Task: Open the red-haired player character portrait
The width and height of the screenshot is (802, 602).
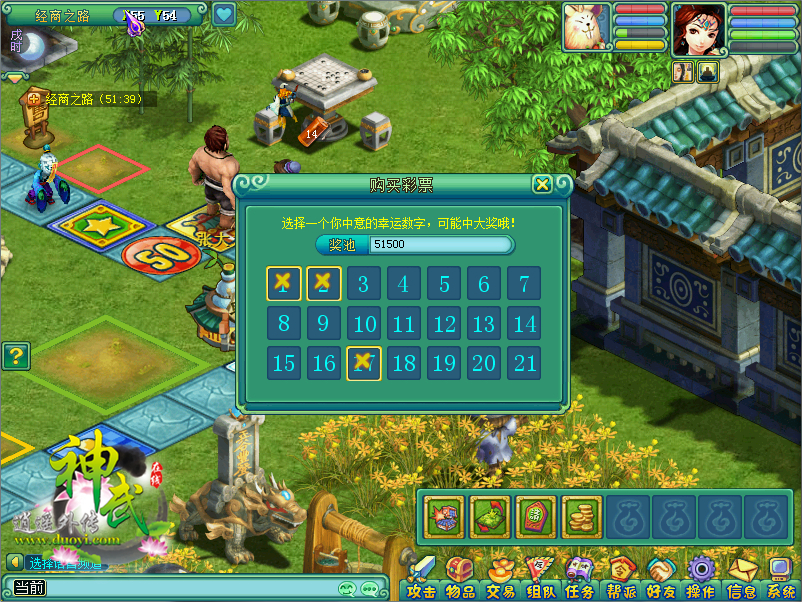Action: pyautogui.click(x=698, y=28)
